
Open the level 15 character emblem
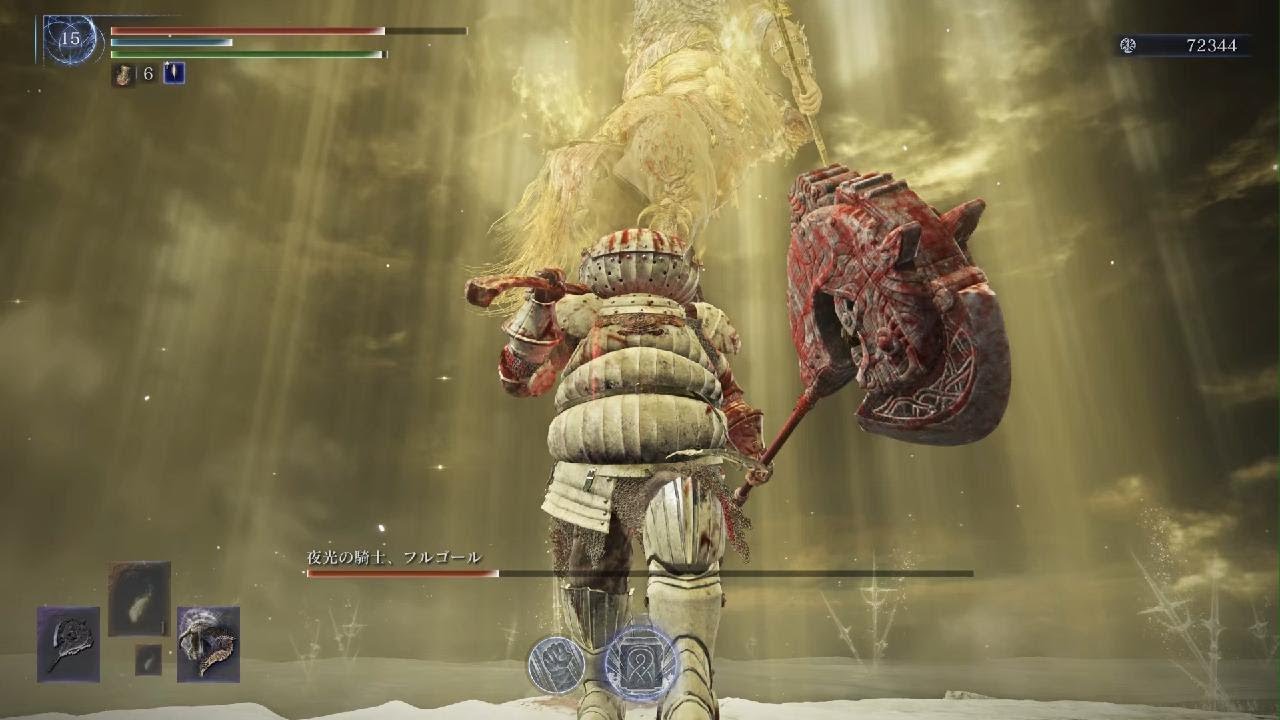point(70,41)
